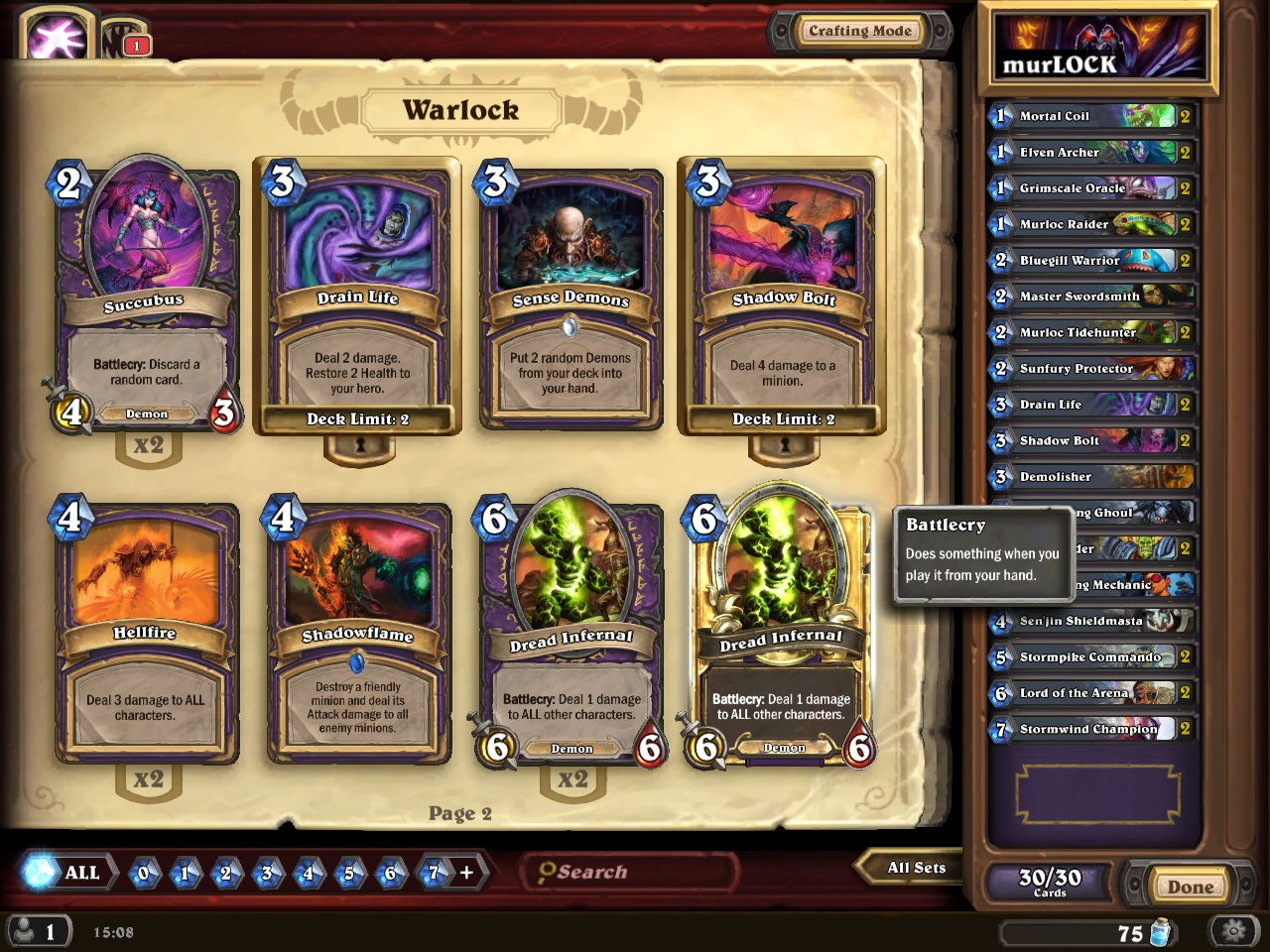
Task: Filter by mana cost 4
Action: (x=308, y=873)
